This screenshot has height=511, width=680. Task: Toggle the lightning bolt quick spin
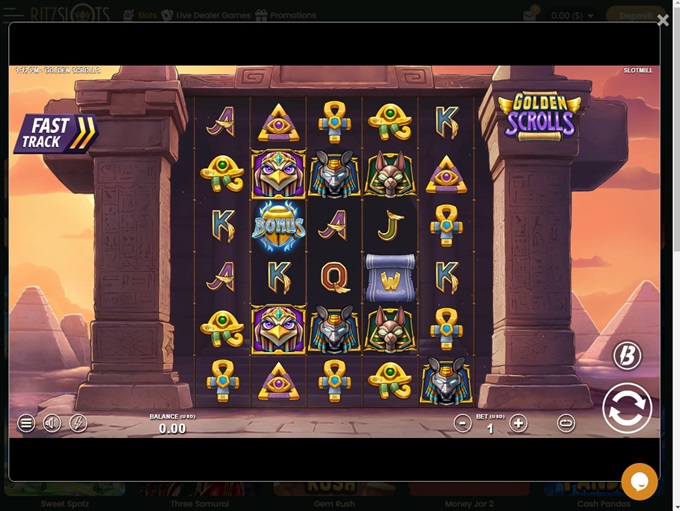tap(78, 423)
